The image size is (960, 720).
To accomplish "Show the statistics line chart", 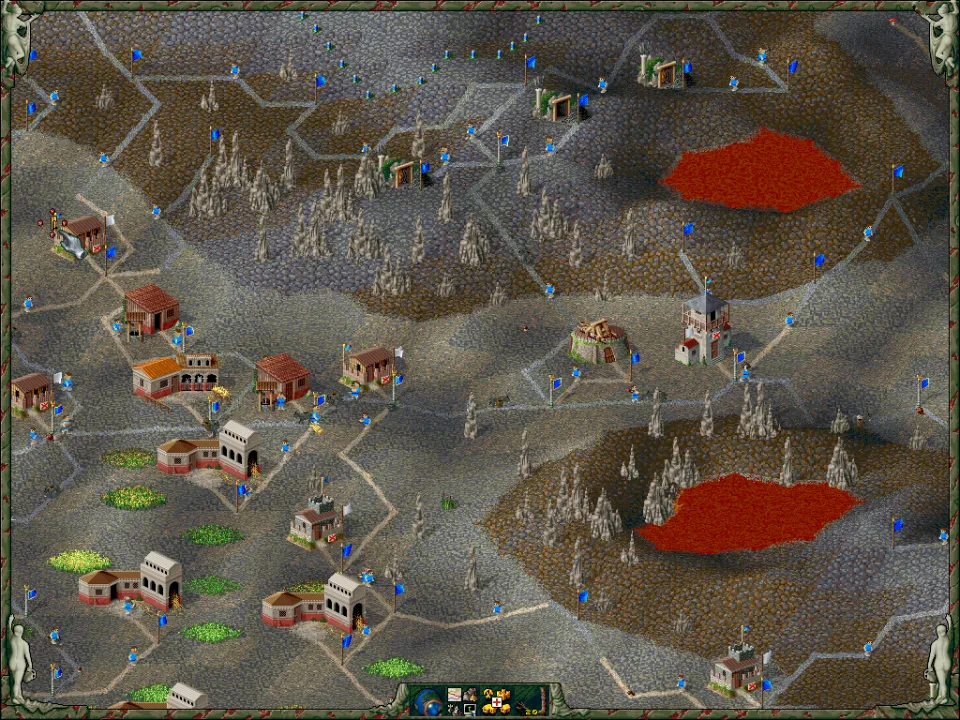I will [x=454, y=694].
